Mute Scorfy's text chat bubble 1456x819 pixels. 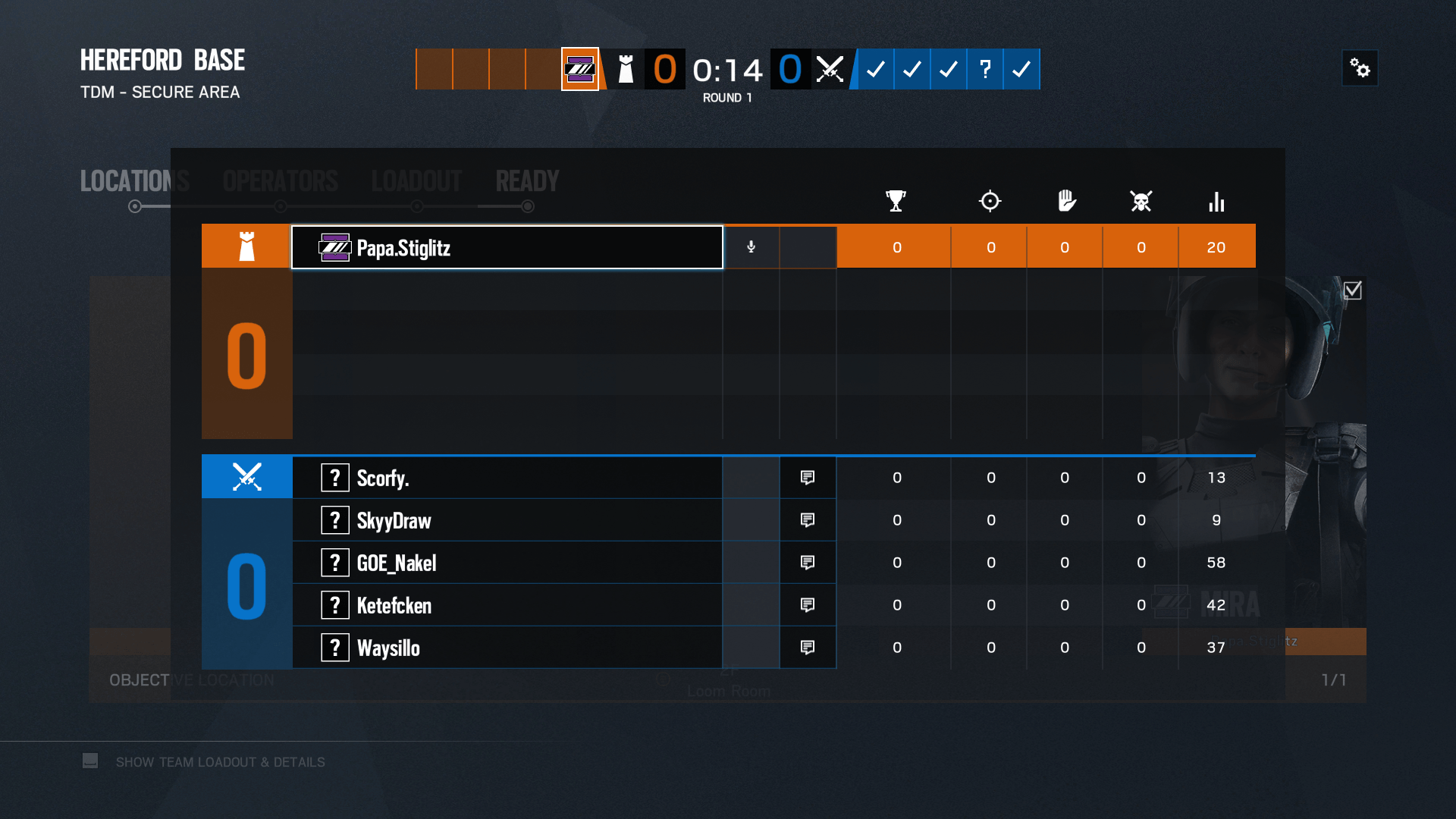807,477
